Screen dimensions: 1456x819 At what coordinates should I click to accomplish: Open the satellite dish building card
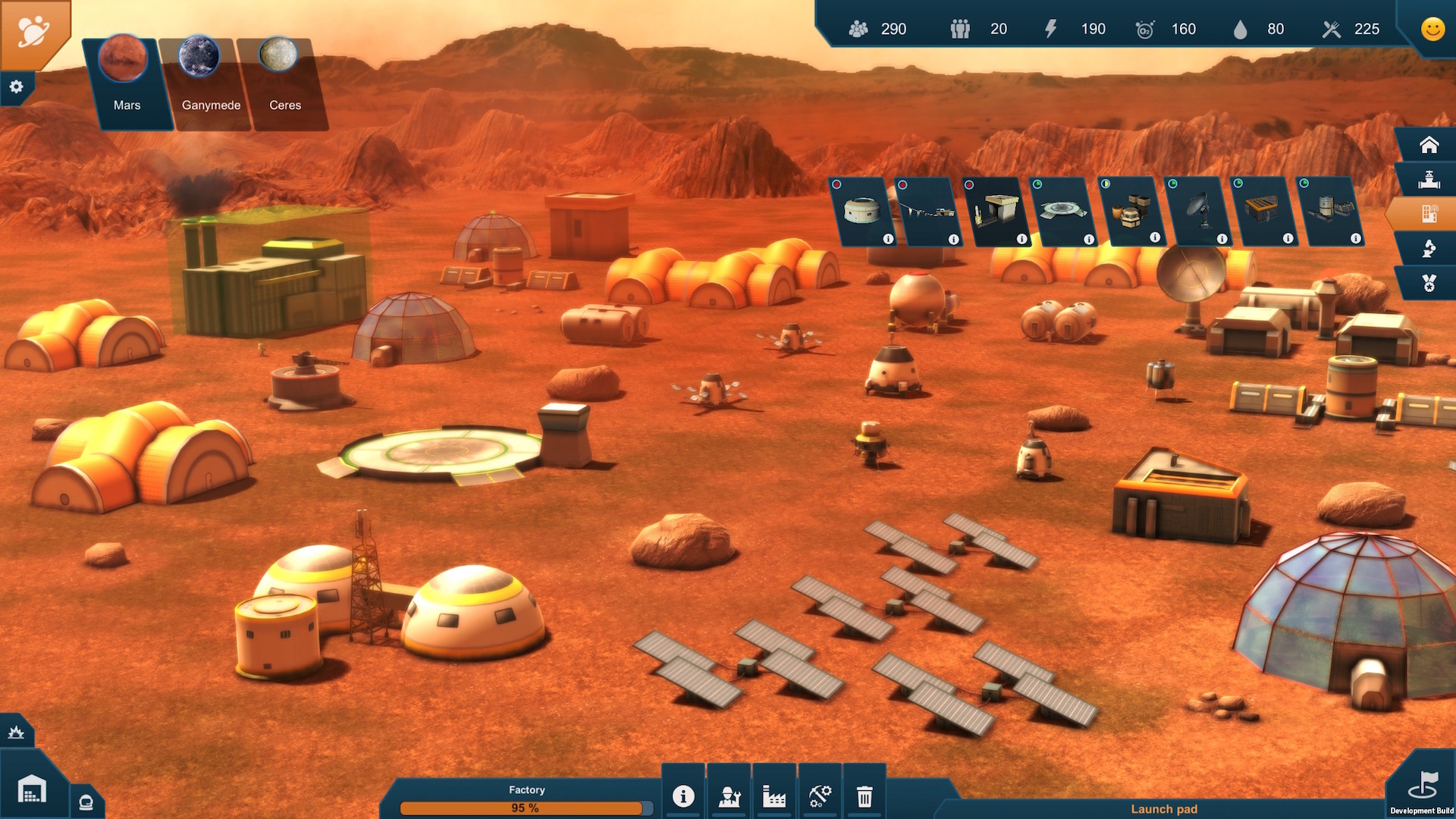tap(1200, 212)
